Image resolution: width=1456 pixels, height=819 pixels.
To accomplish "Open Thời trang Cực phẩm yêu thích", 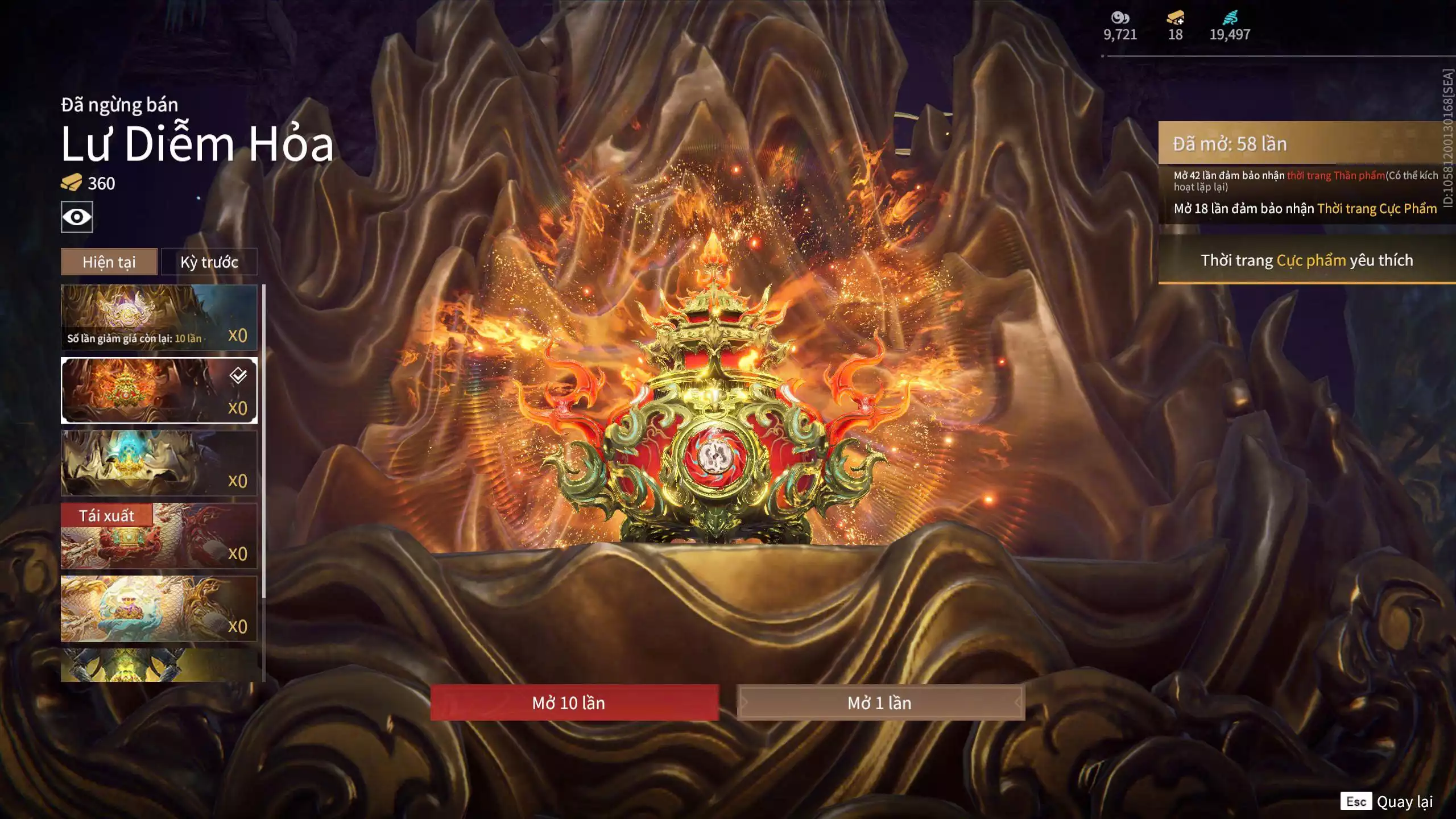I will coord(1306,260).
